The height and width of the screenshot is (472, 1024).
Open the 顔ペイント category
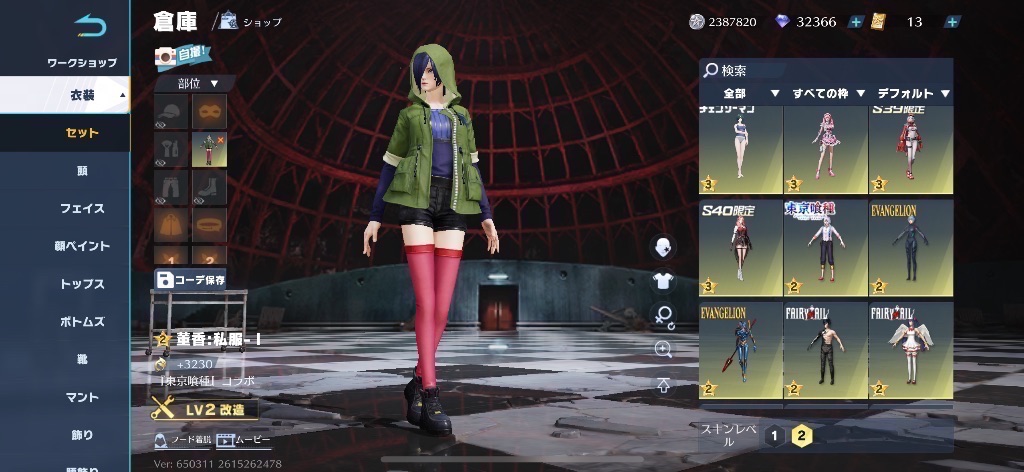click(82, 246)
